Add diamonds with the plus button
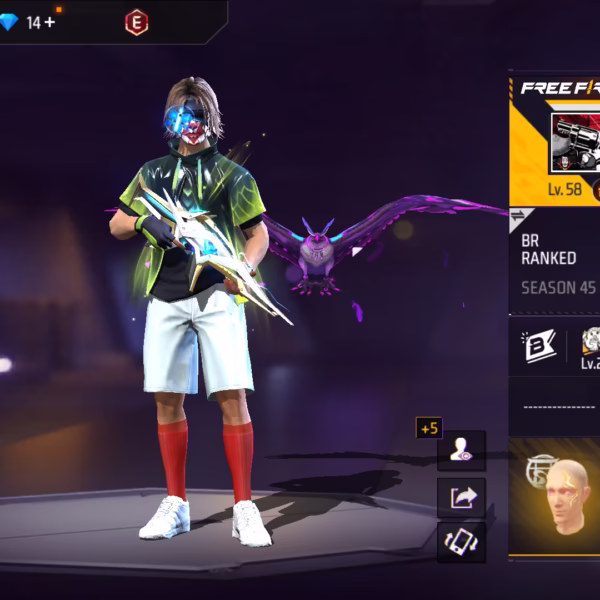The image size is (600, 600). tap(50, 22)
